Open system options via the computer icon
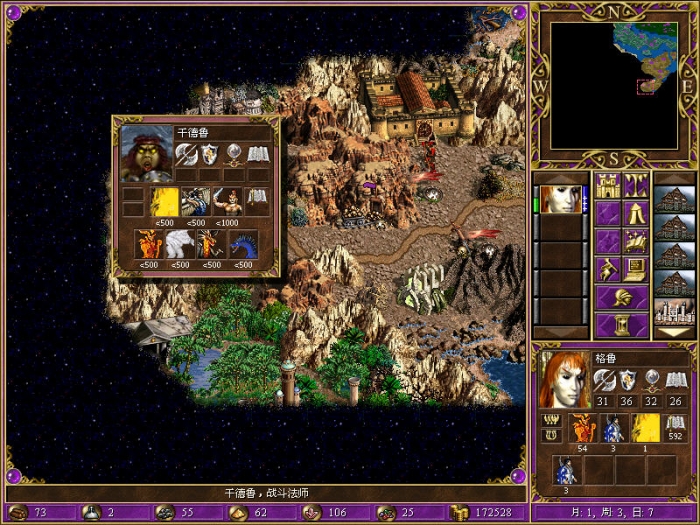 pos(636,269)
